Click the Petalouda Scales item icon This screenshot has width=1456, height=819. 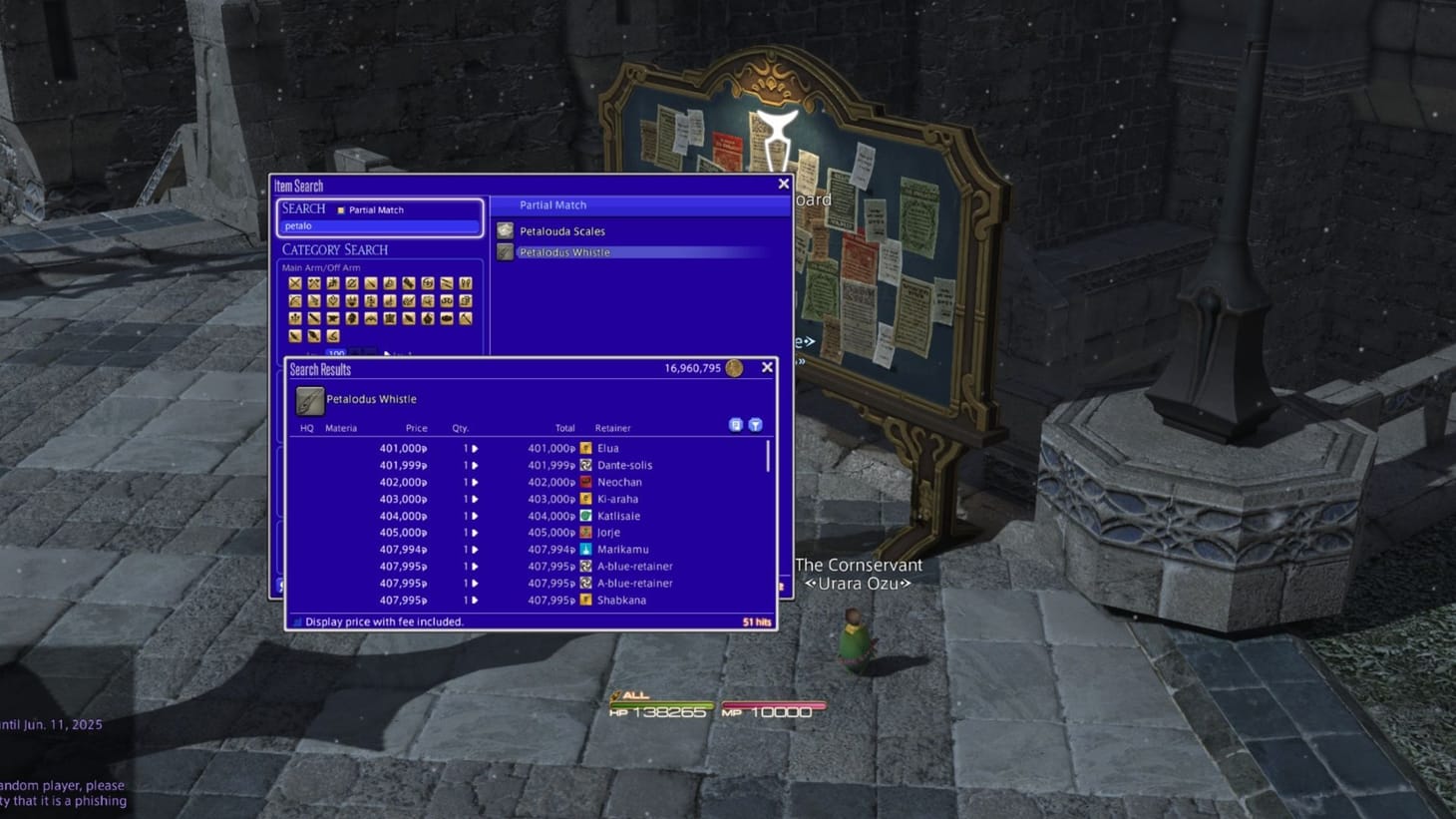506,230
